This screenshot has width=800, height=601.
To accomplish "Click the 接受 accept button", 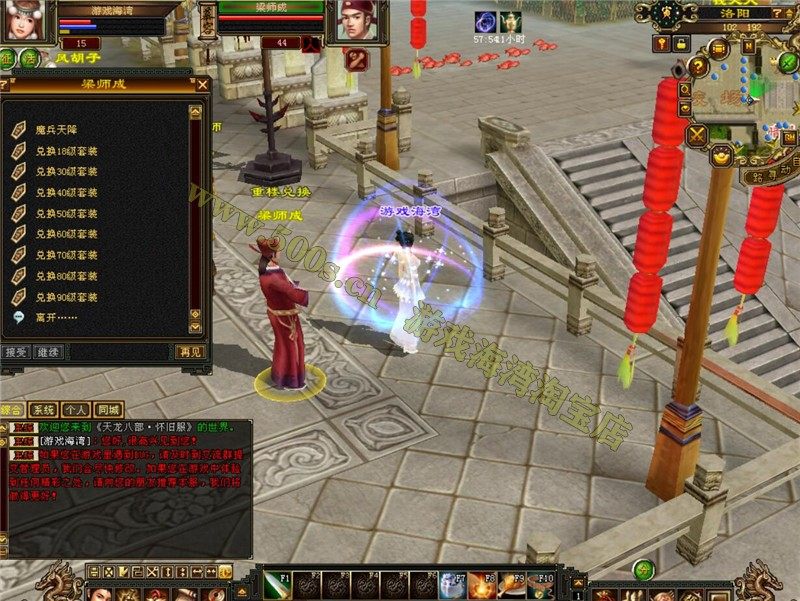I will [16, 352].
